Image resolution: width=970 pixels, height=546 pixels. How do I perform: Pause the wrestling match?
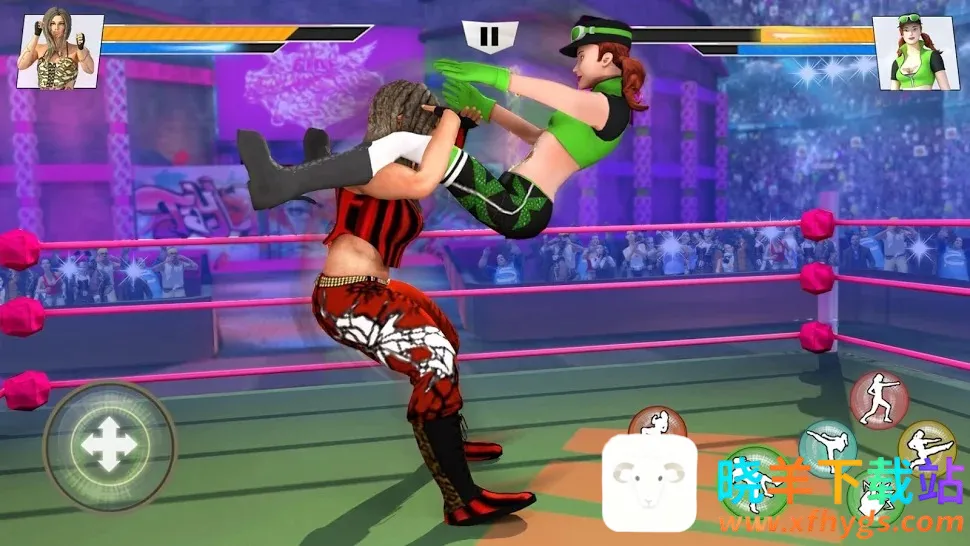[488, 38]
